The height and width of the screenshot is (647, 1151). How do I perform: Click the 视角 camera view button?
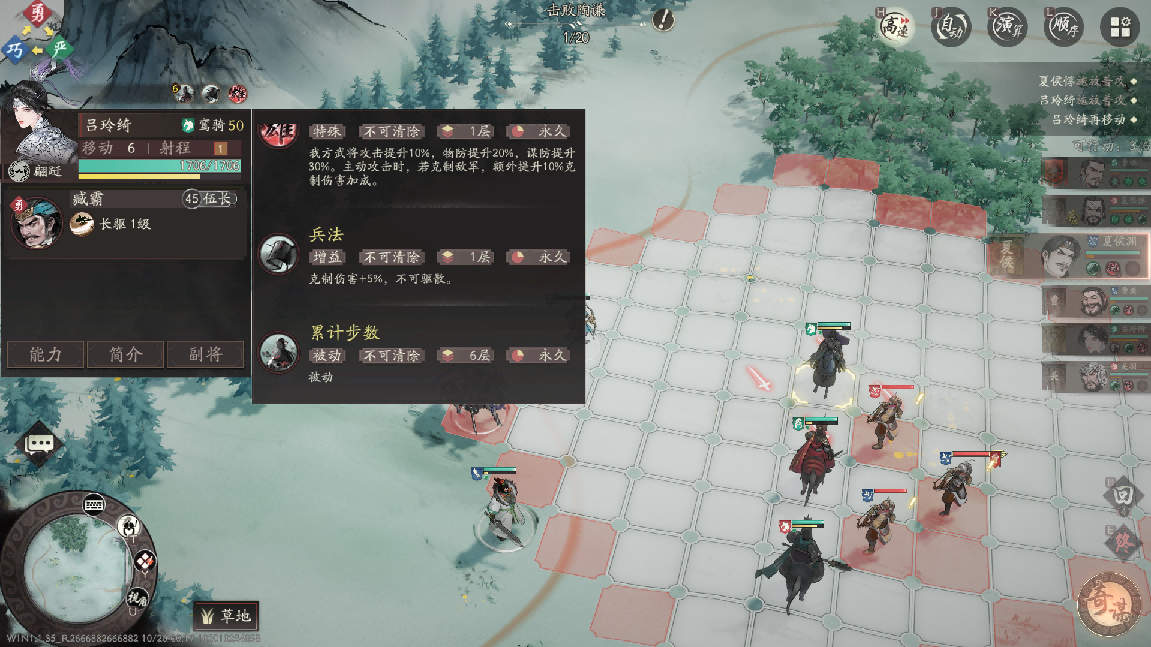pos(138,598)
